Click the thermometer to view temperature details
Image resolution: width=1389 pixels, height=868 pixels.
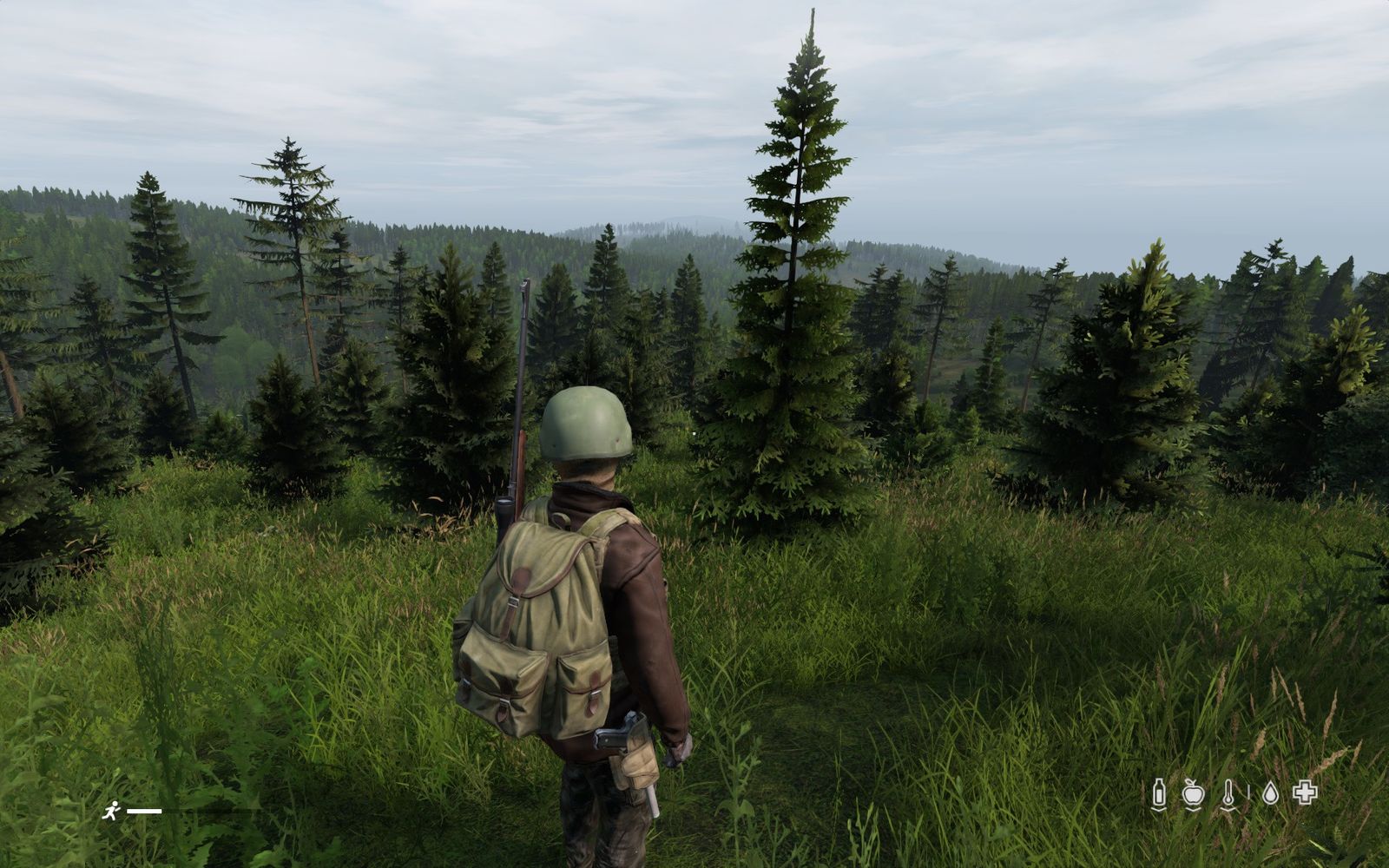1228,792
